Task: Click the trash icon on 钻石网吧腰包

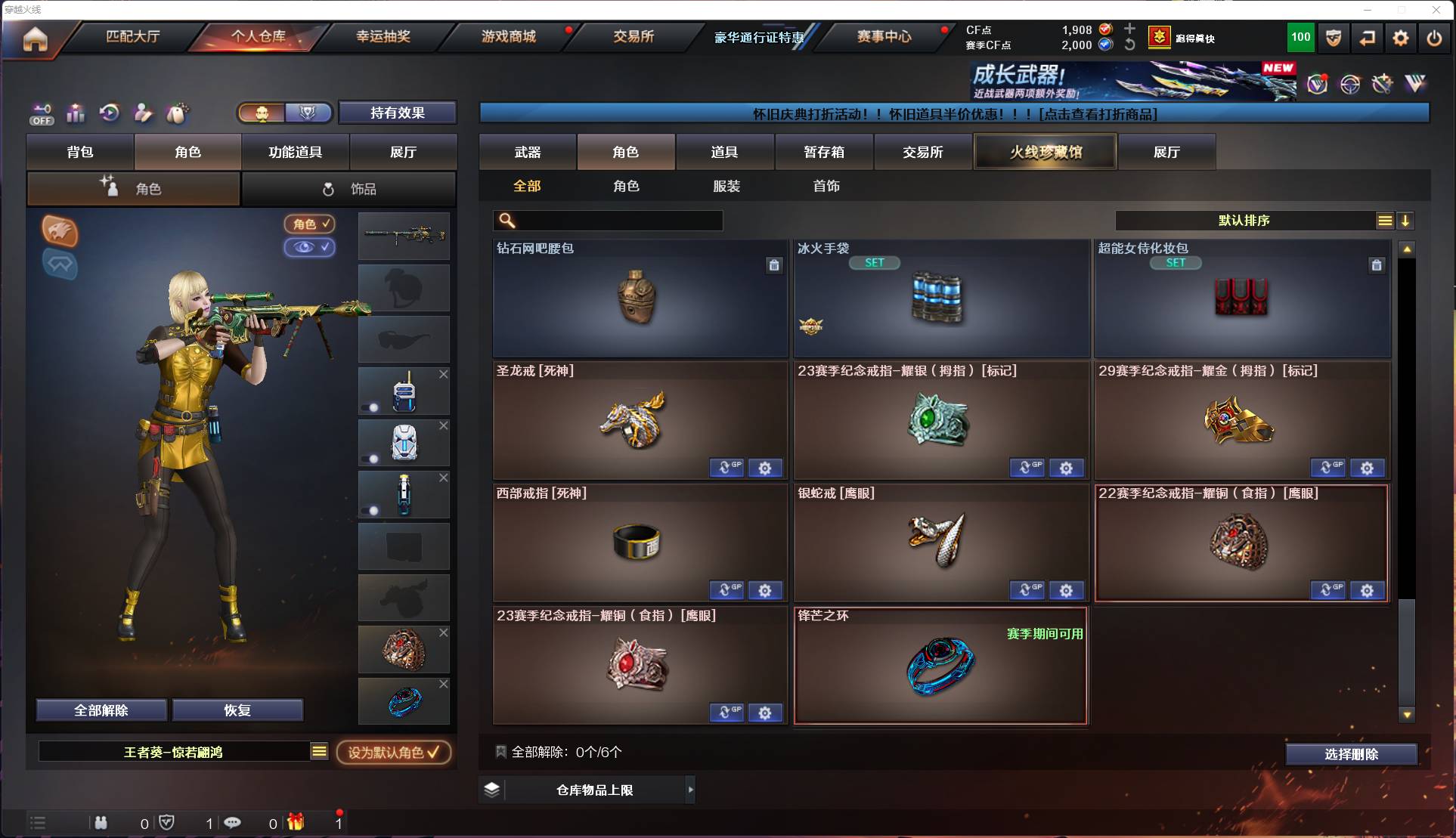Action: 773,266
